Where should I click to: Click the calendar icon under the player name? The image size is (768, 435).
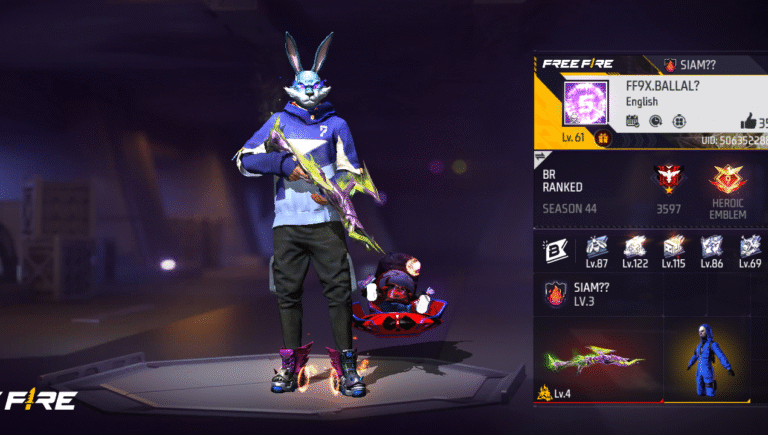point(633,121)
